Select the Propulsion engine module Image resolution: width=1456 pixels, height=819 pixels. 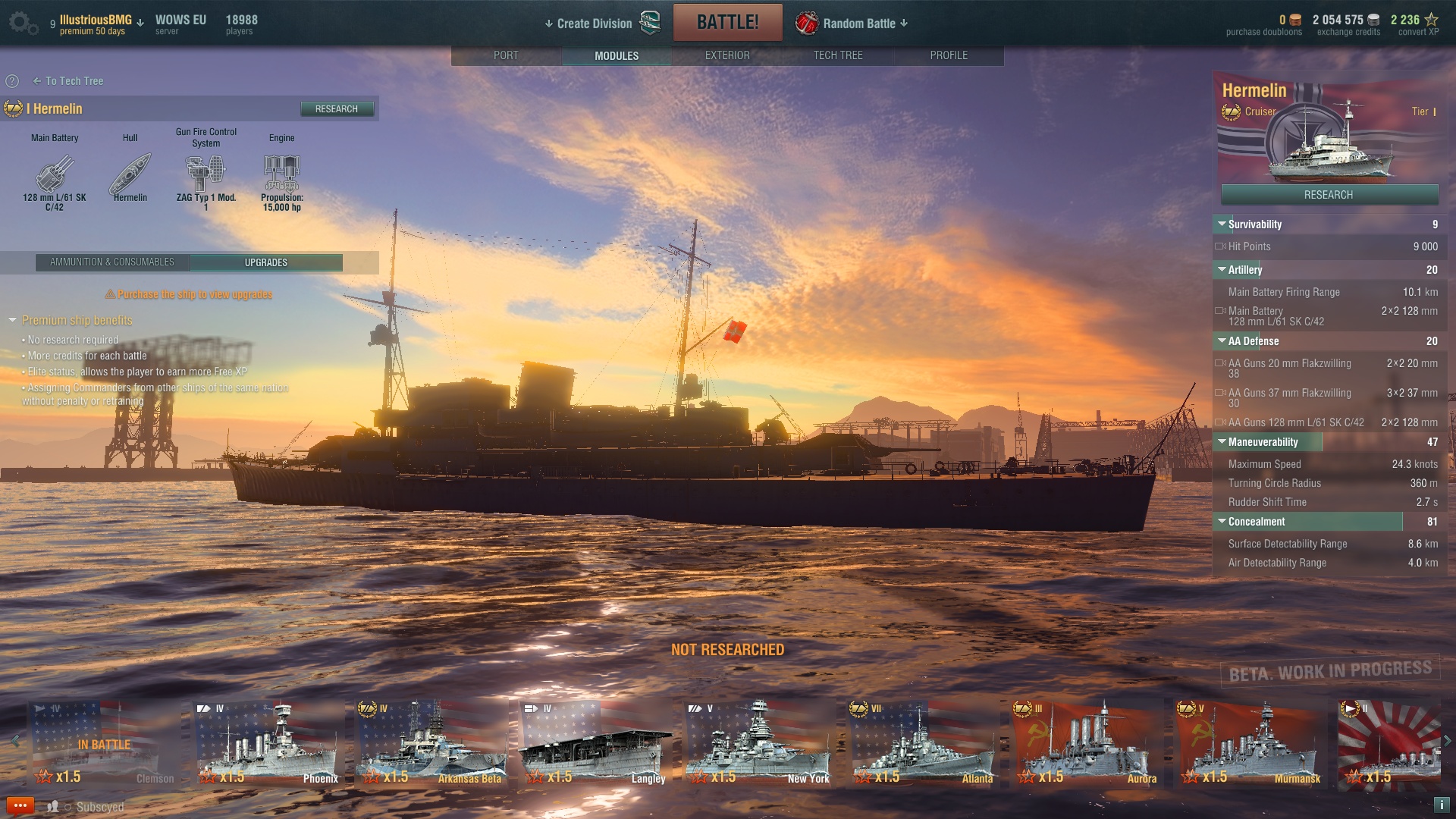click(x=281, y=174)
